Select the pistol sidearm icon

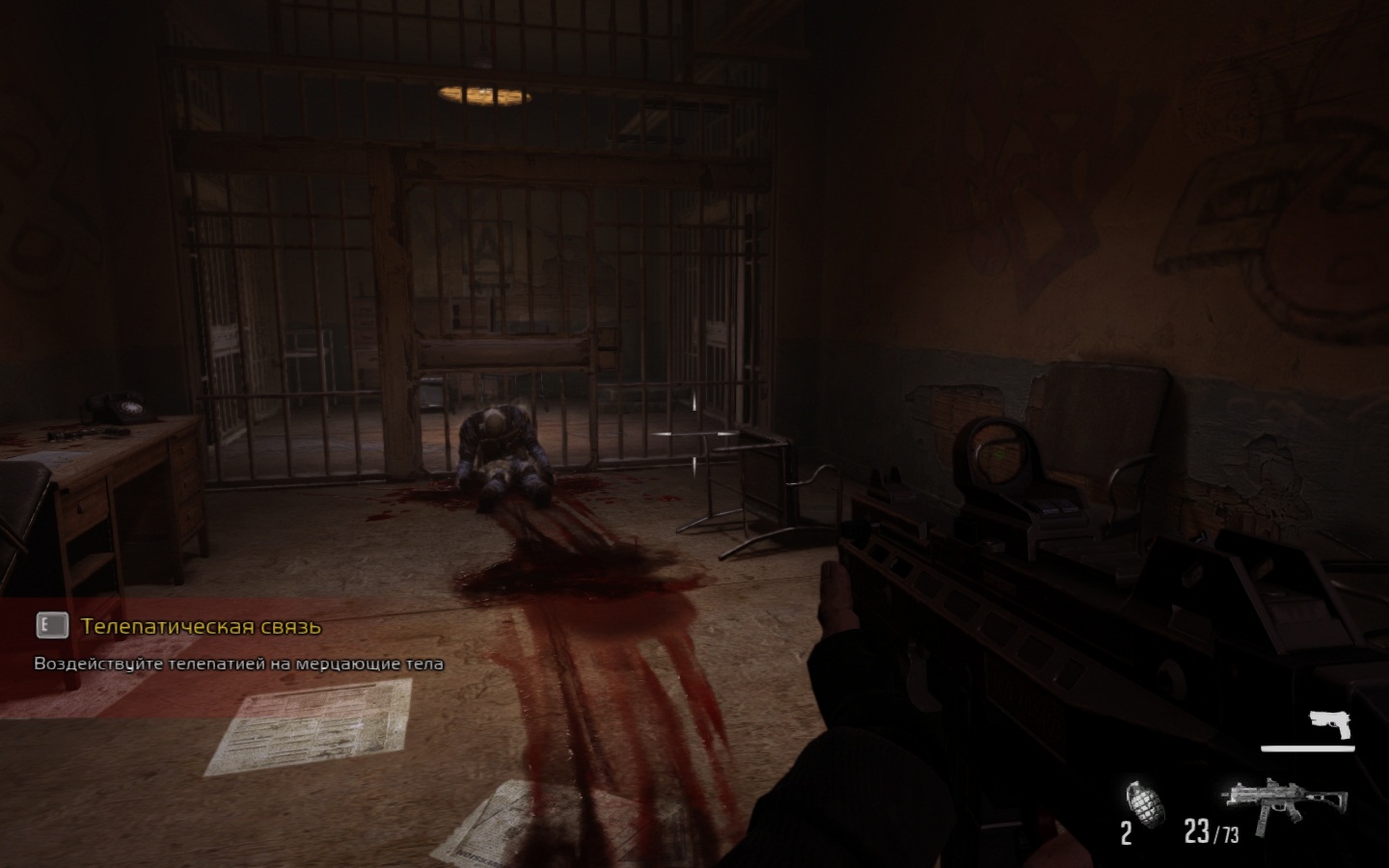1331,724
